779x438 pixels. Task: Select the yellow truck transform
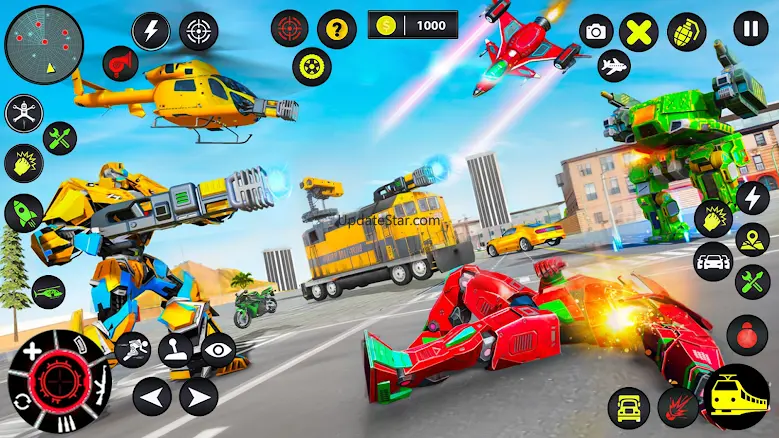628,406
